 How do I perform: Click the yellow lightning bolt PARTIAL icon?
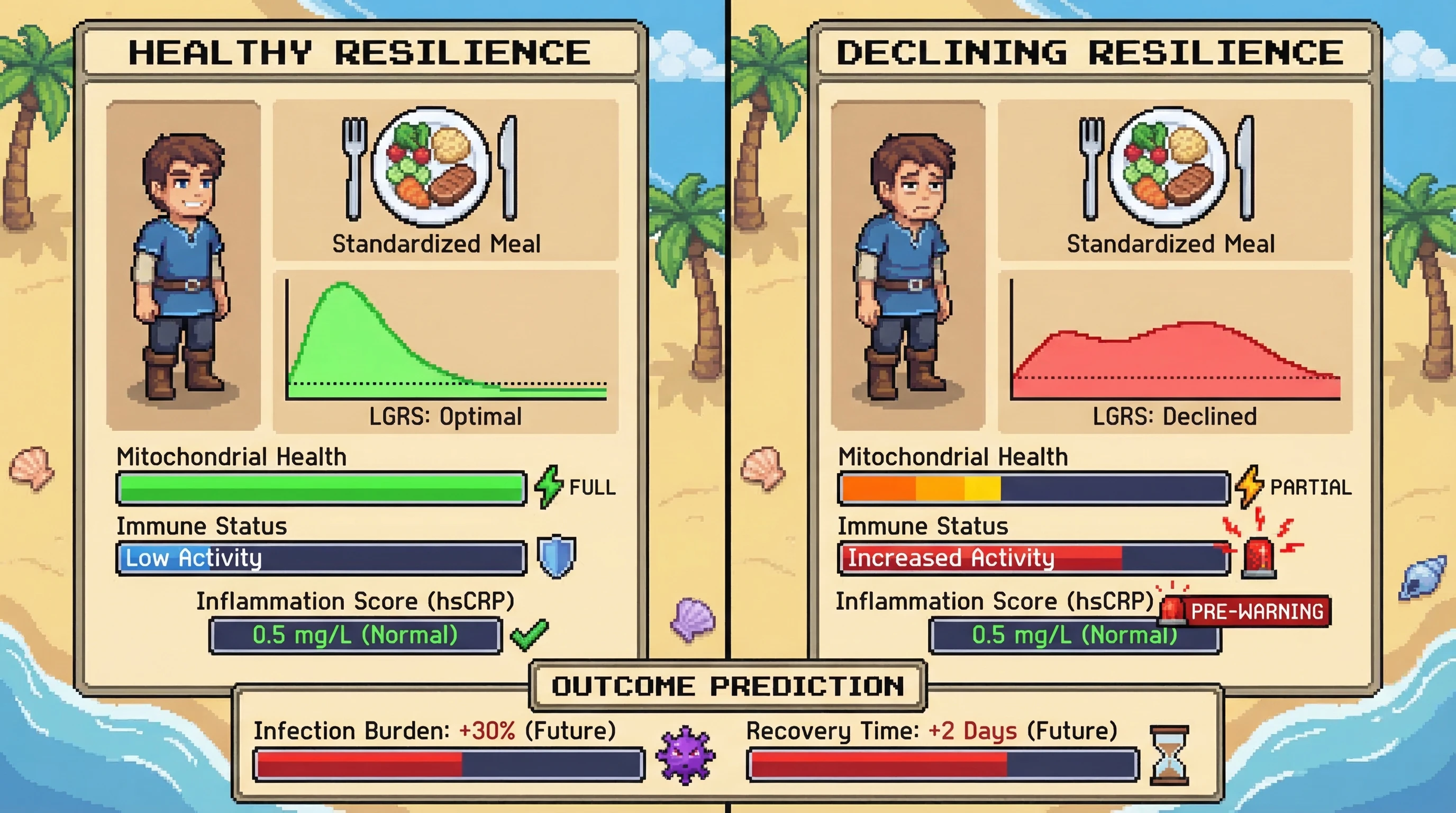(x=1249, y=486)
